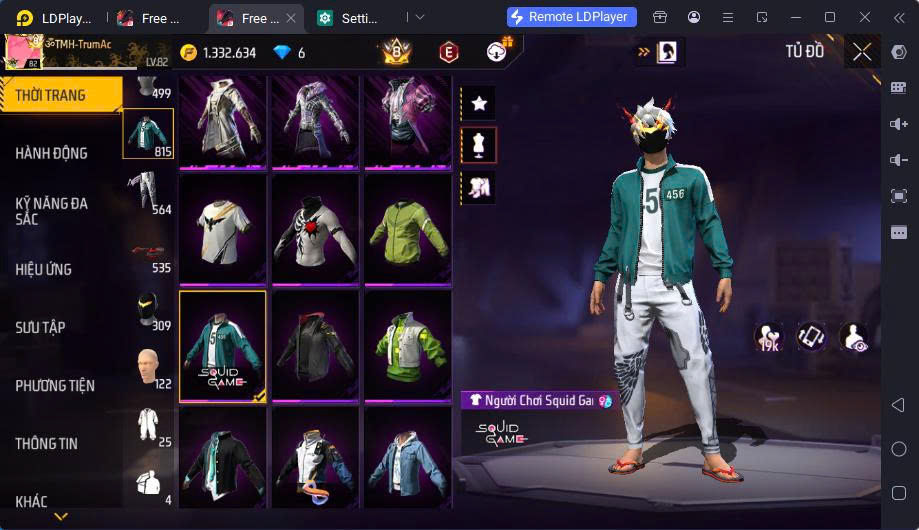The image size is (919, 530).
Task: Maximize the LDPlayer window
Action: click(x=829, y=17)
